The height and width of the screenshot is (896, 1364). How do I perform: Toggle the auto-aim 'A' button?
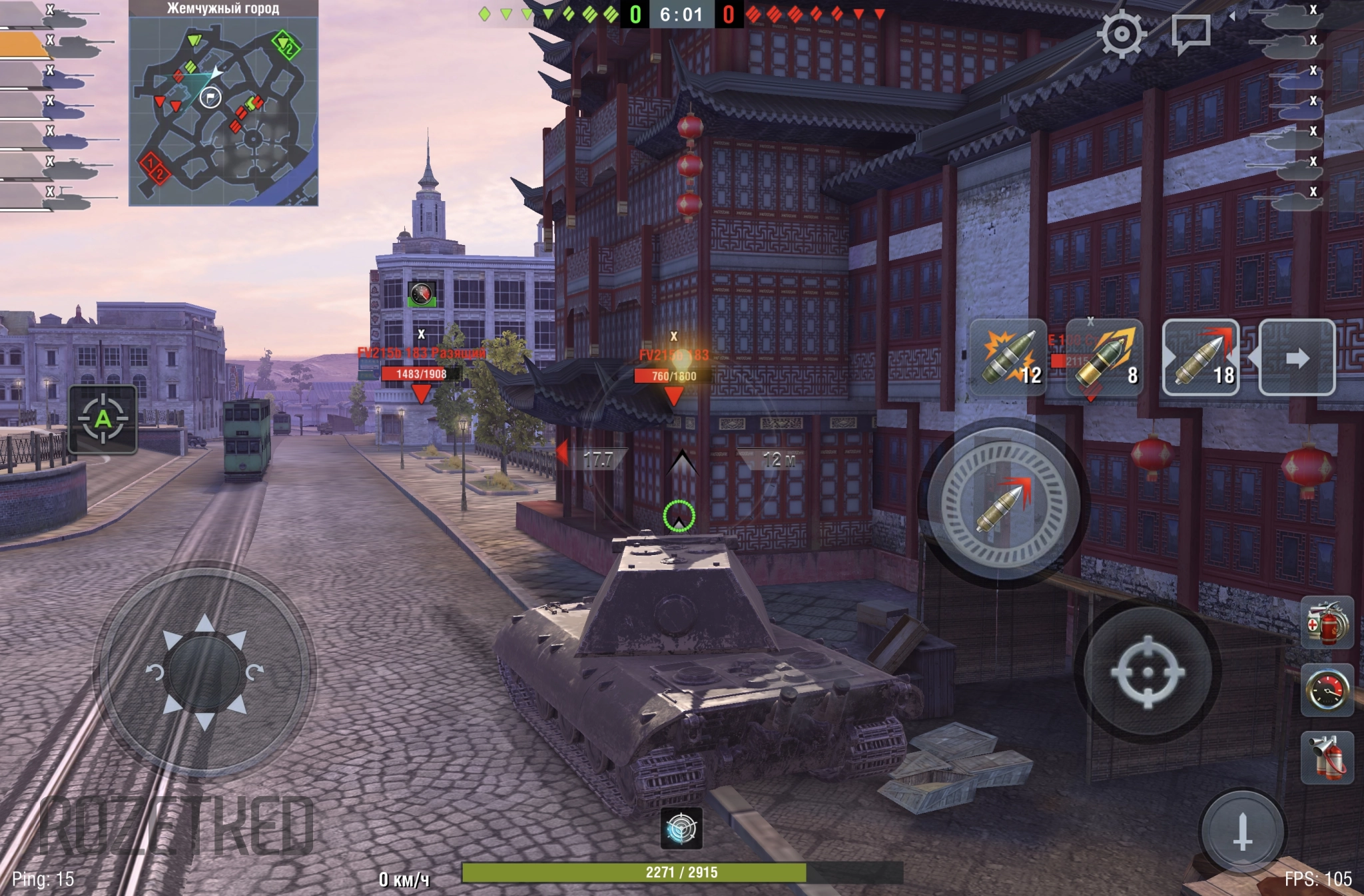103,419
